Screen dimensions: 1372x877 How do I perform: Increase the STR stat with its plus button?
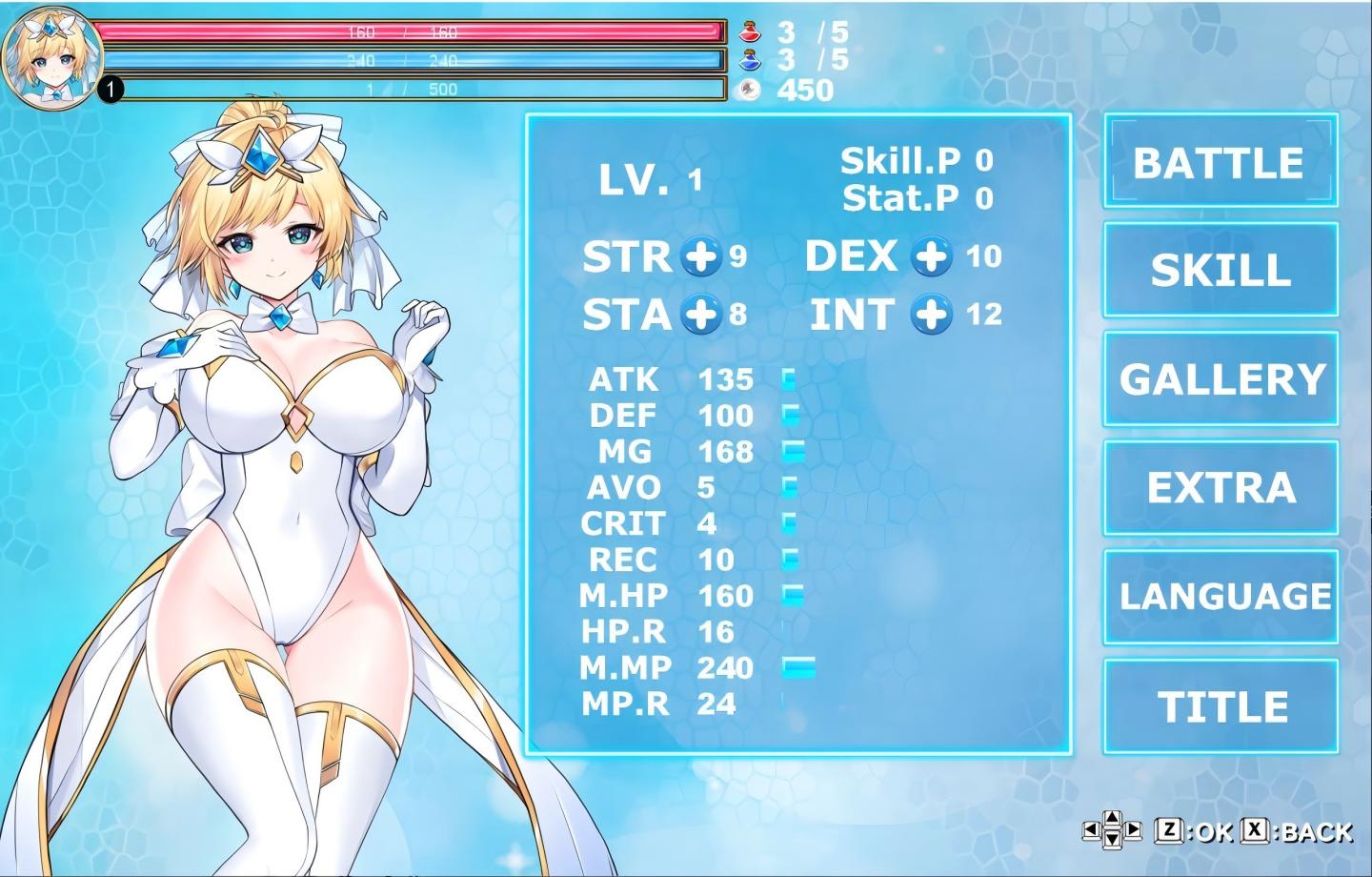(x=700, y=257)
